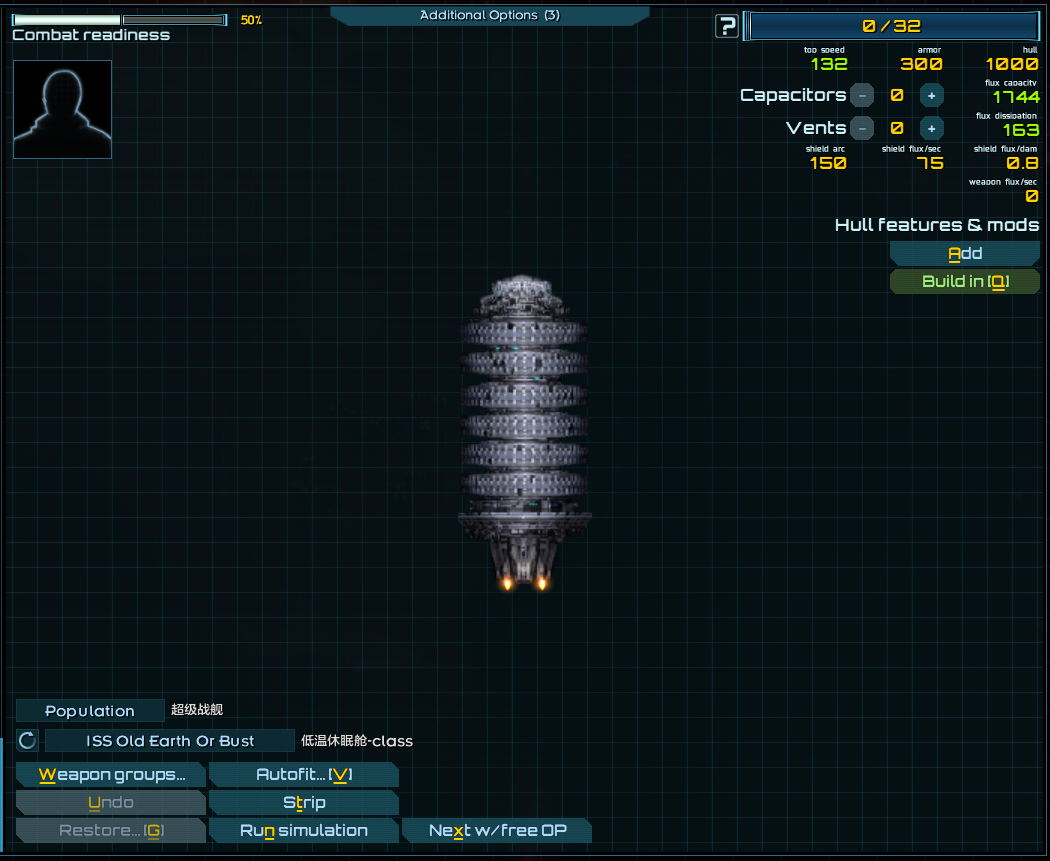
Task: Click Add under Hull features & mods
Action: (964, 254)
